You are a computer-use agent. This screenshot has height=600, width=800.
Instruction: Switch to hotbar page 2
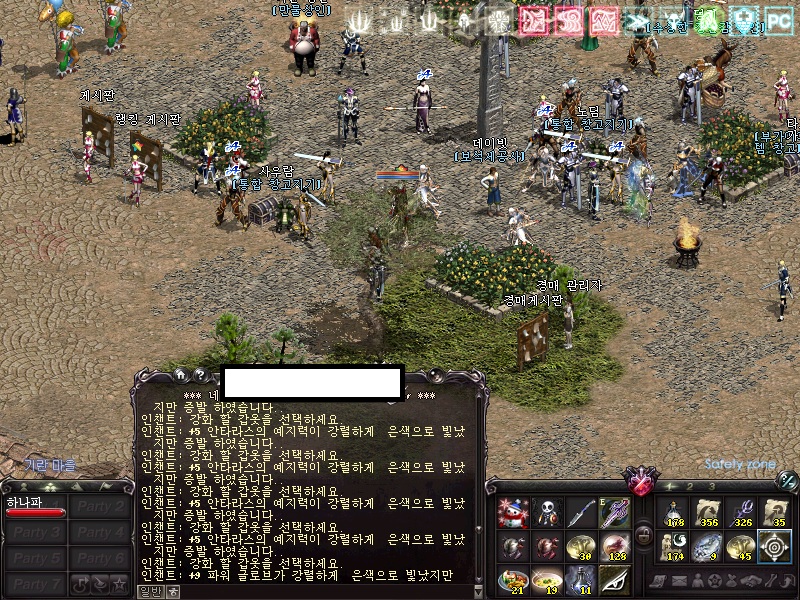point(691,486)
